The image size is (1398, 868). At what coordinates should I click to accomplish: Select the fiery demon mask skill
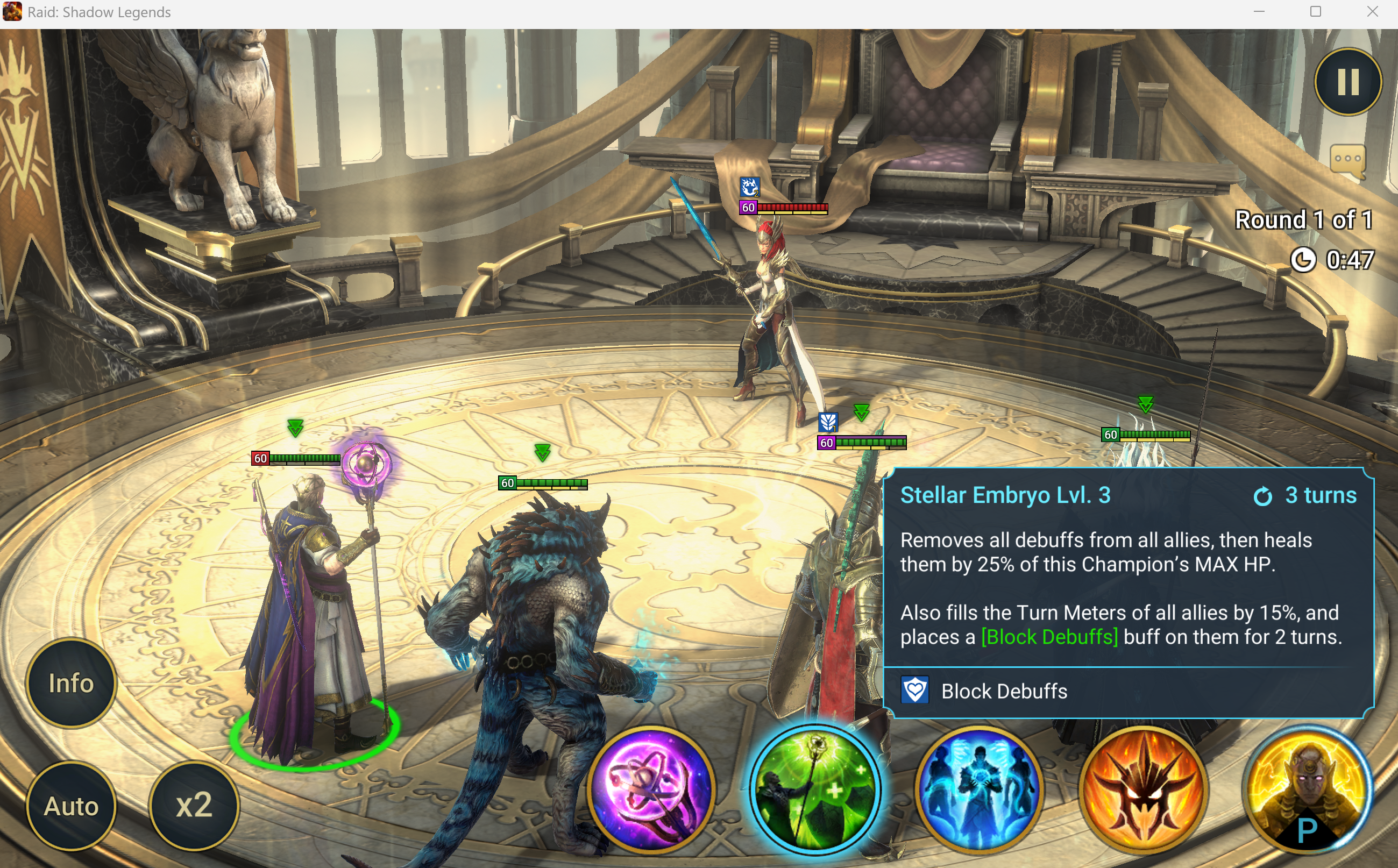click(1143, 789)
